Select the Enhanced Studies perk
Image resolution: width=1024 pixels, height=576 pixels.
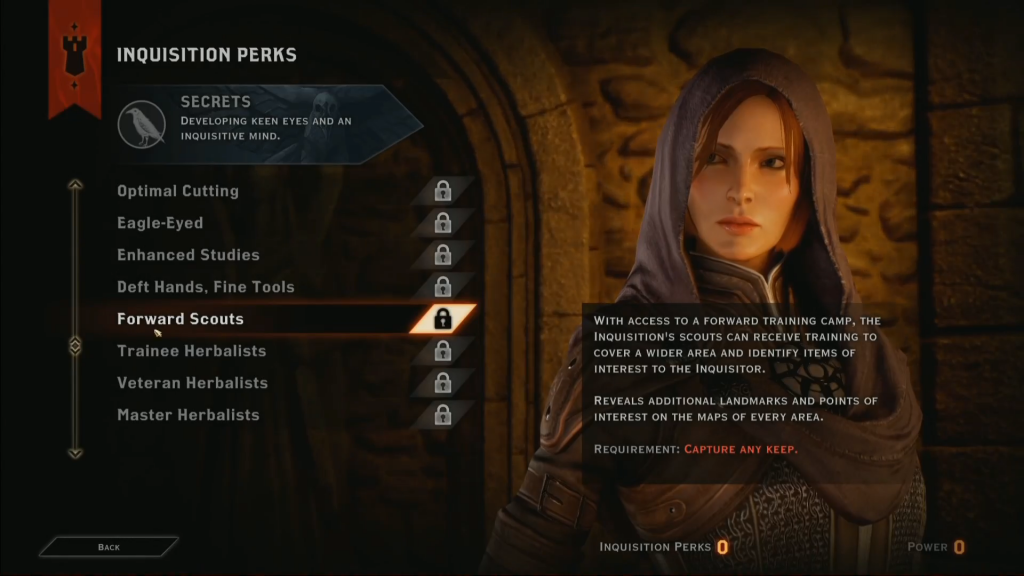pos(188,255)
